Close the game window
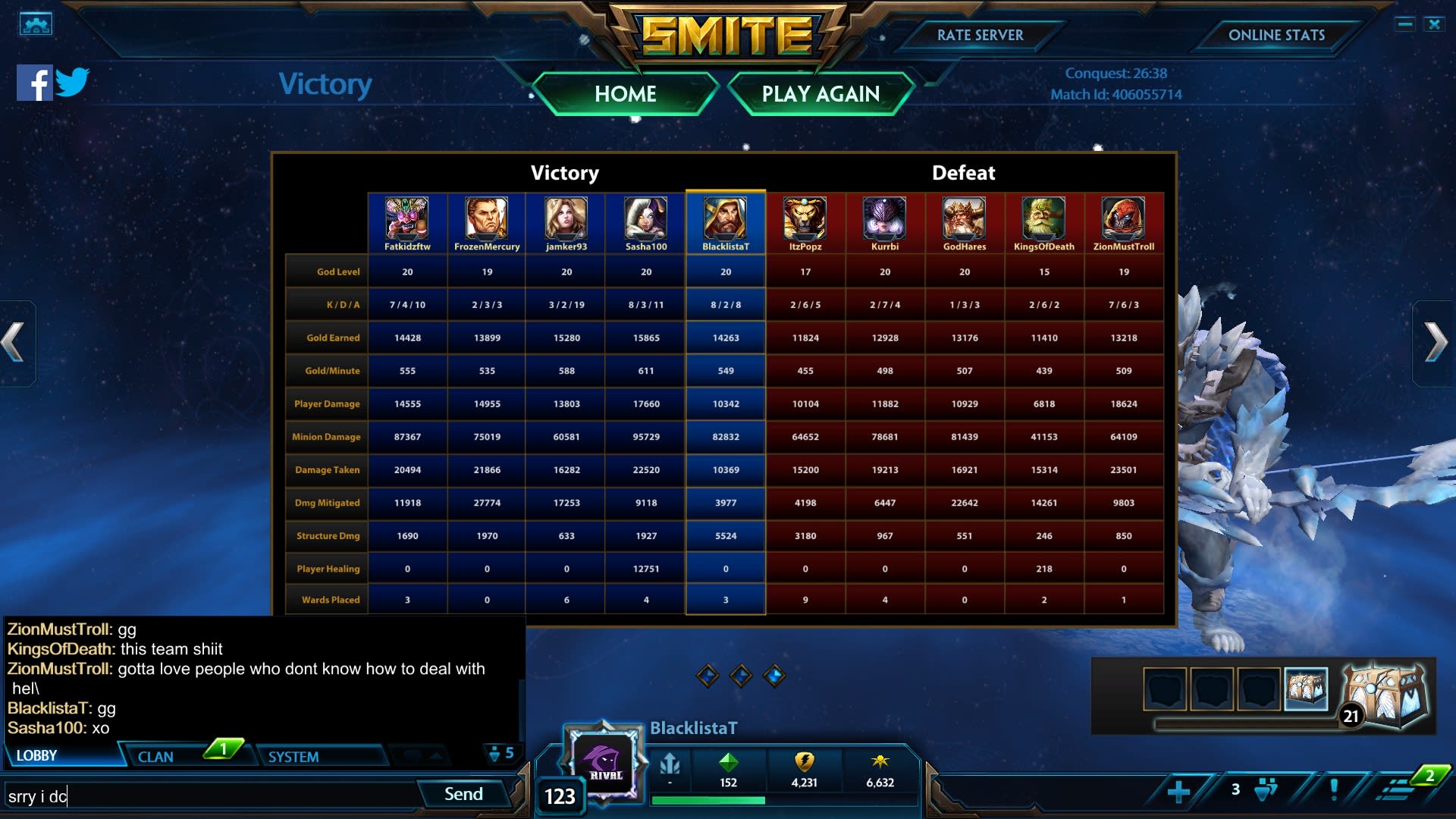This screenshot has width=1456, height=819. 1434,24
